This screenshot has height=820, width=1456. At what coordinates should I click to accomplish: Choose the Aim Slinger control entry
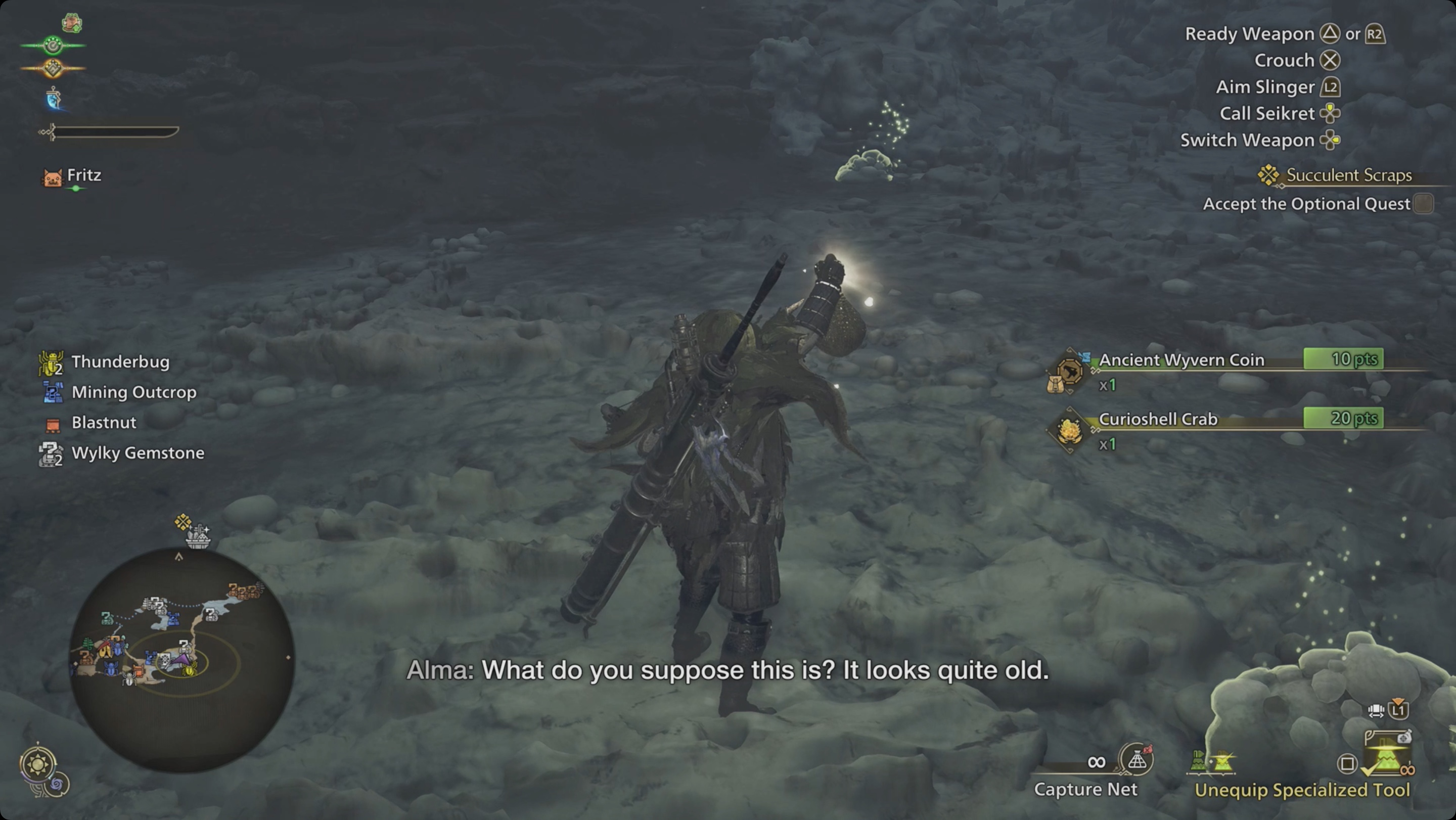coord(1266,86)
